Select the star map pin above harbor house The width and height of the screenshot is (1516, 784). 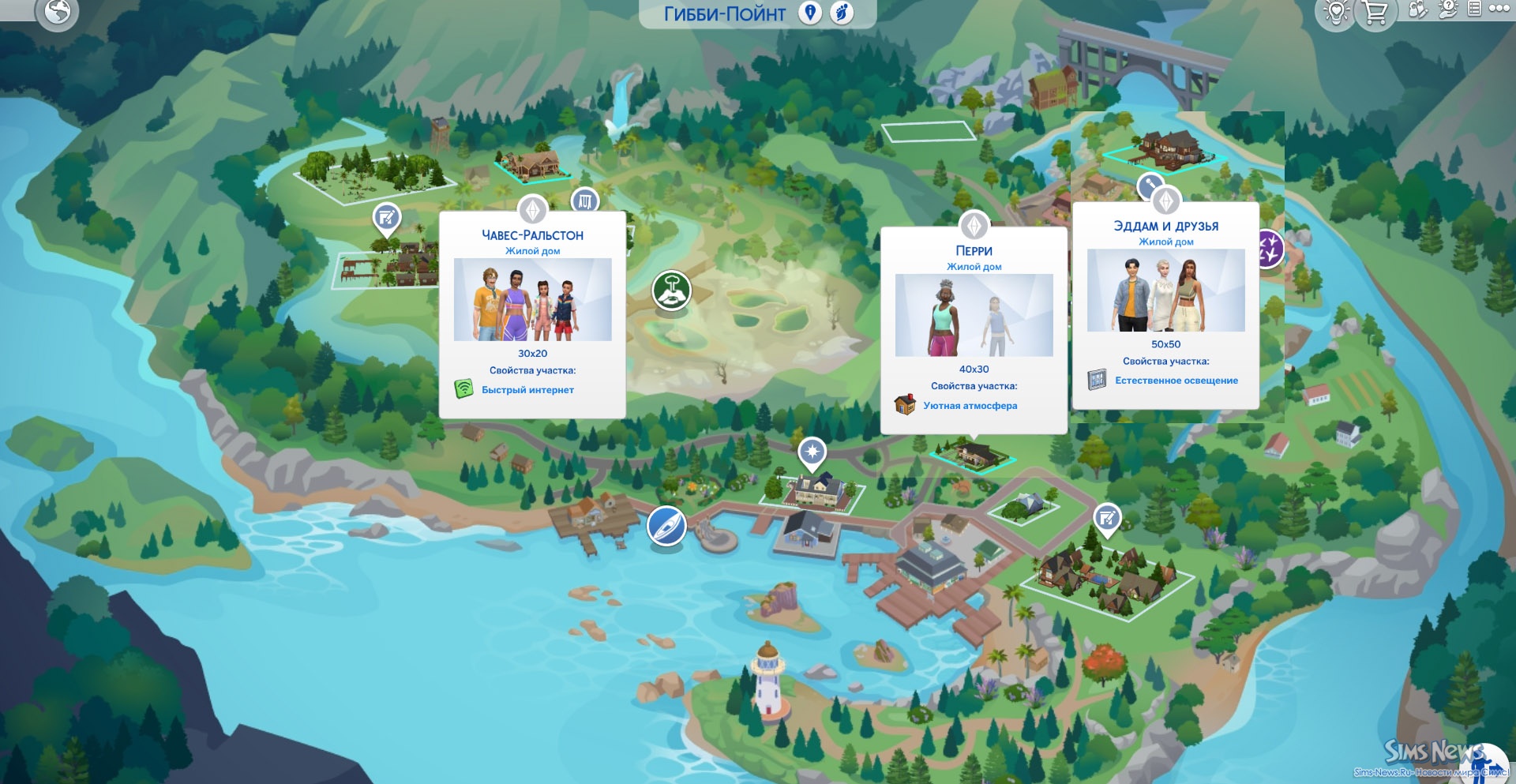[x=812, y=452]
